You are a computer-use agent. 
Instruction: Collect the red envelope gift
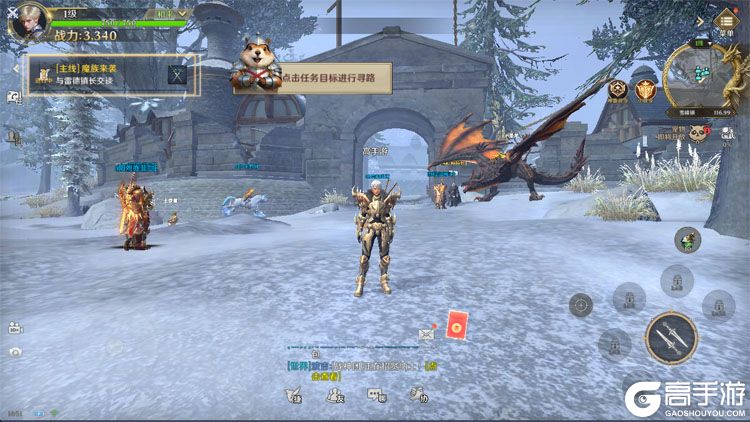[457, 325]
